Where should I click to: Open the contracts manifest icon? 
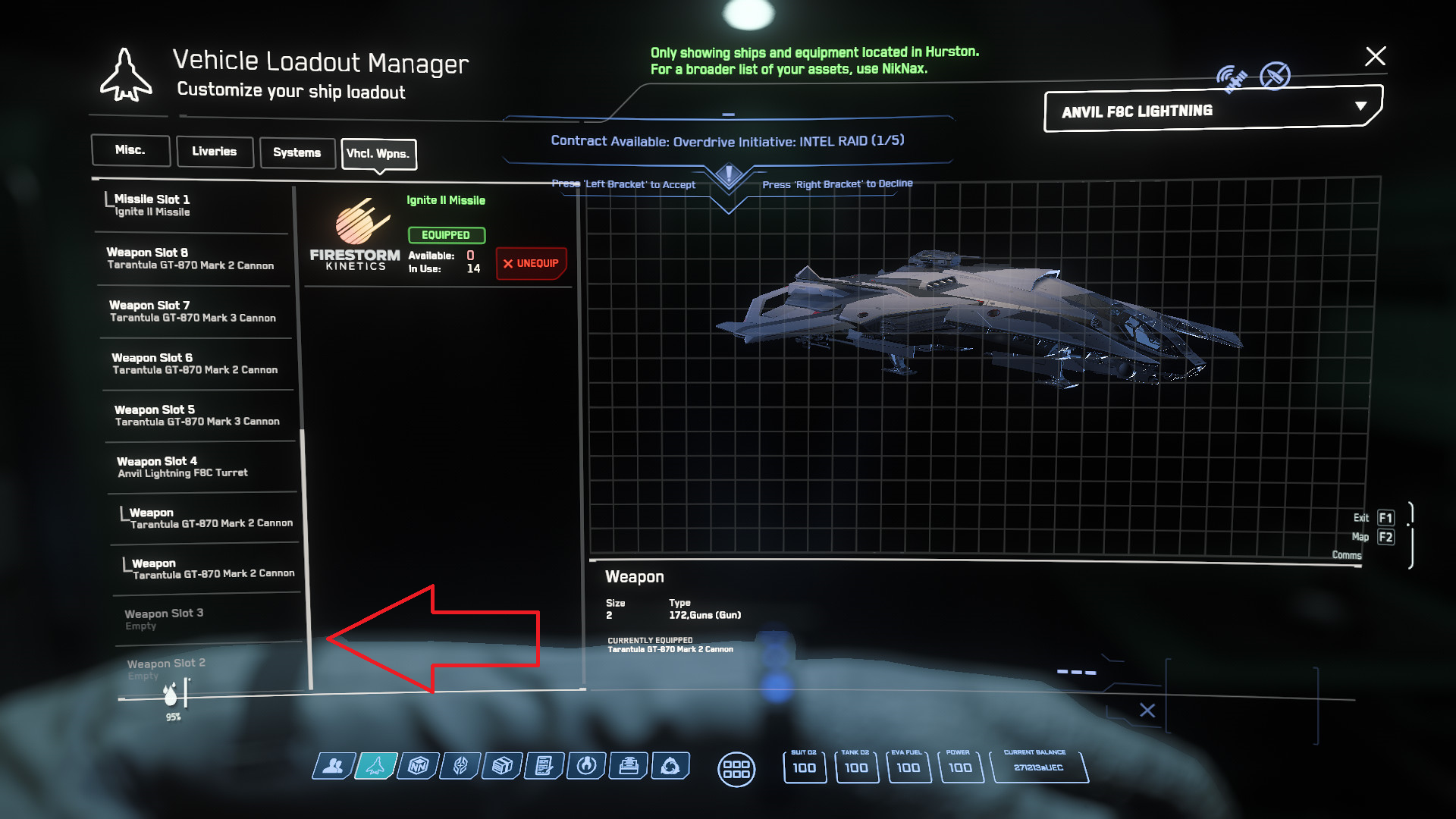click(x=544, y=766)
